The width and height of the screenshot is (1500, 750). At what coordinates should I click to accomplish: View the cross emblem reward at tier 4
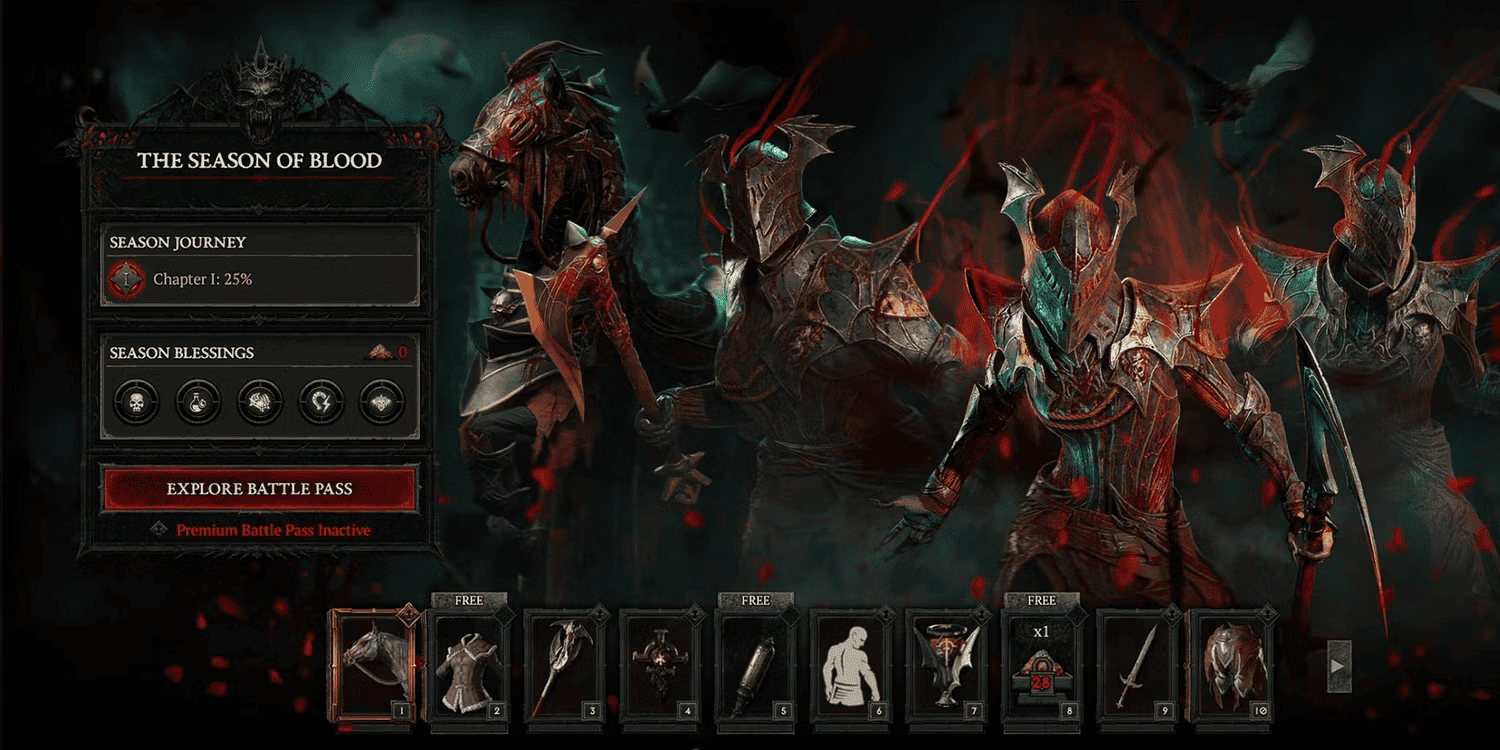tap(659, 664)
